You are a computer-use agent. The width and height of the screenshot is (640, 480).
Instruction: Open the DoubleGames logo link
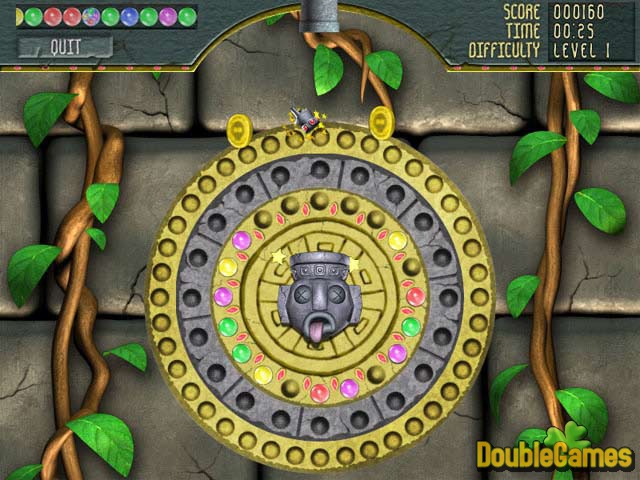[x=554, y=453]
